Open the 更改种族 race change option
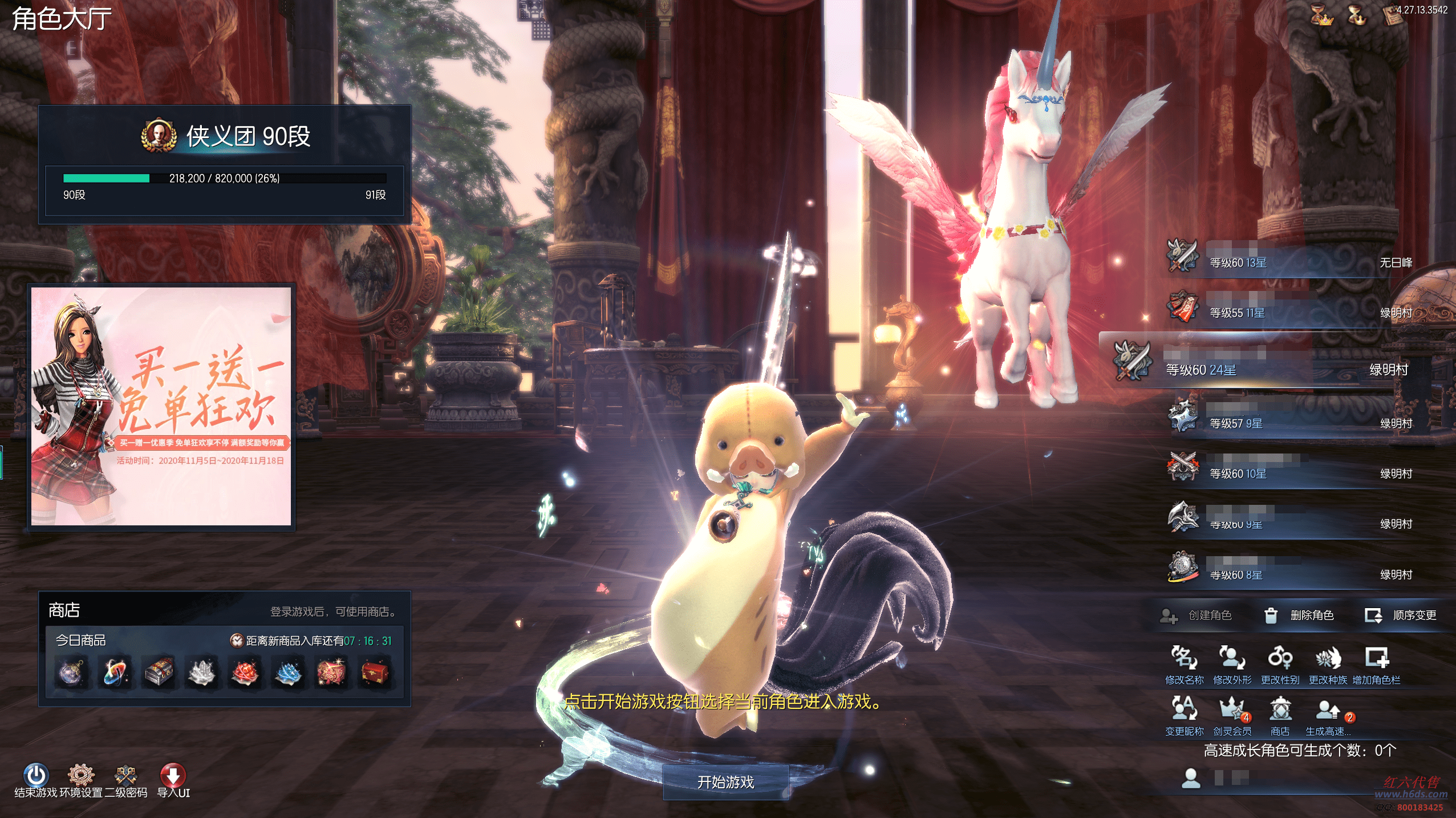 point(1328,665)
